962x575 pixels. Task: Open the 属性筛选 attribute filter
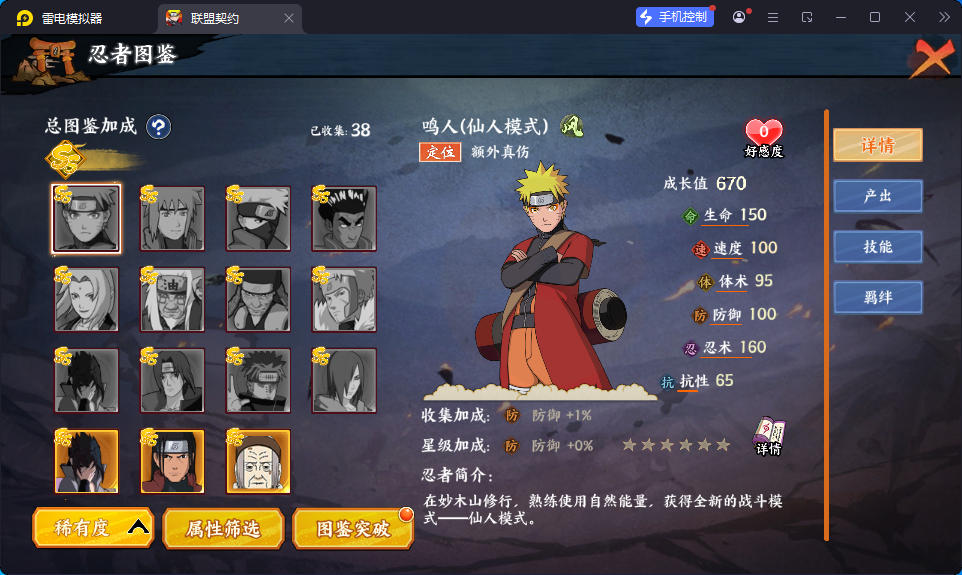point(222,528)
